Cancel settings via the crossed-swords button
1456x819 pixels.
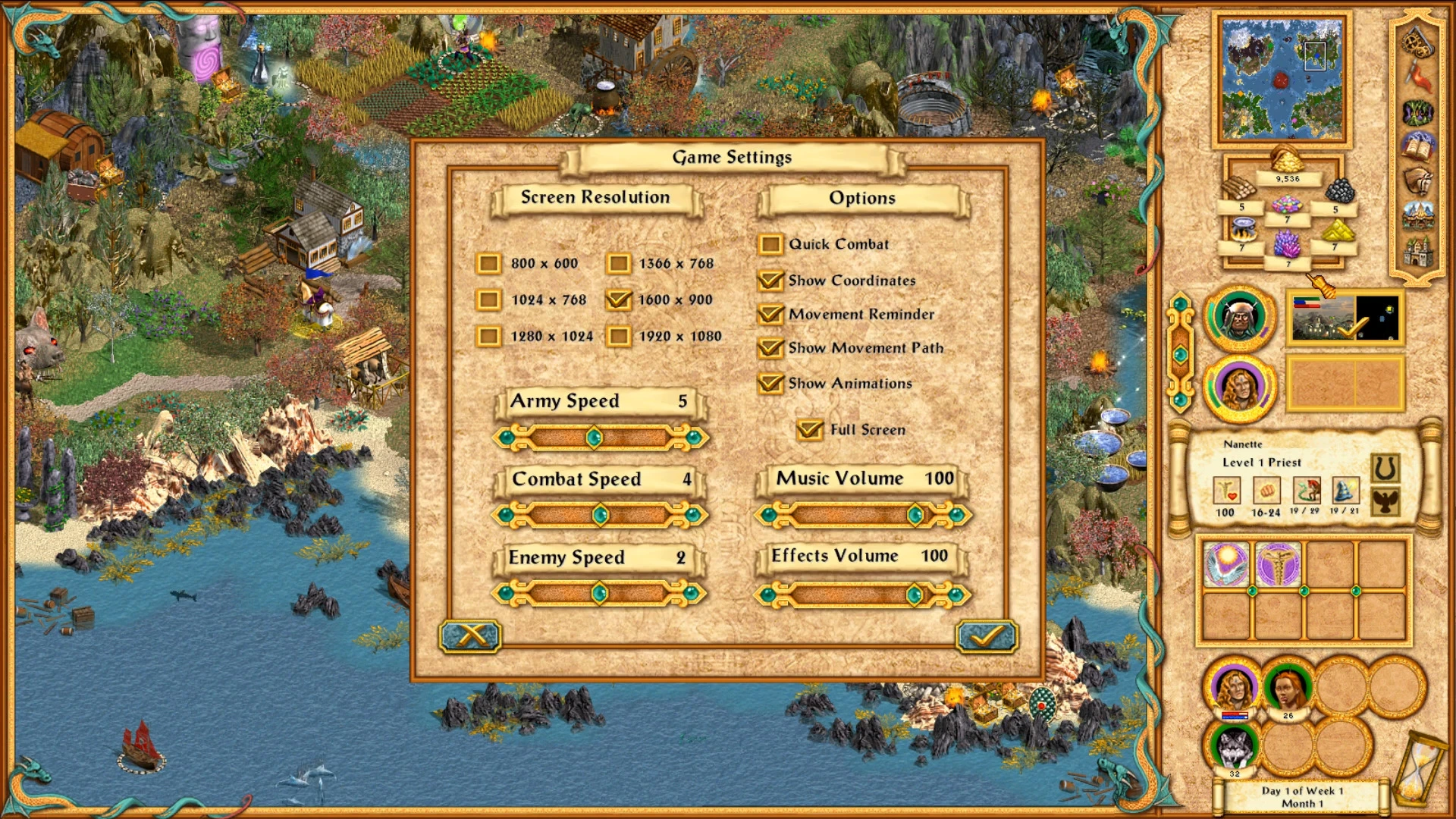click(x=470, y=638)
